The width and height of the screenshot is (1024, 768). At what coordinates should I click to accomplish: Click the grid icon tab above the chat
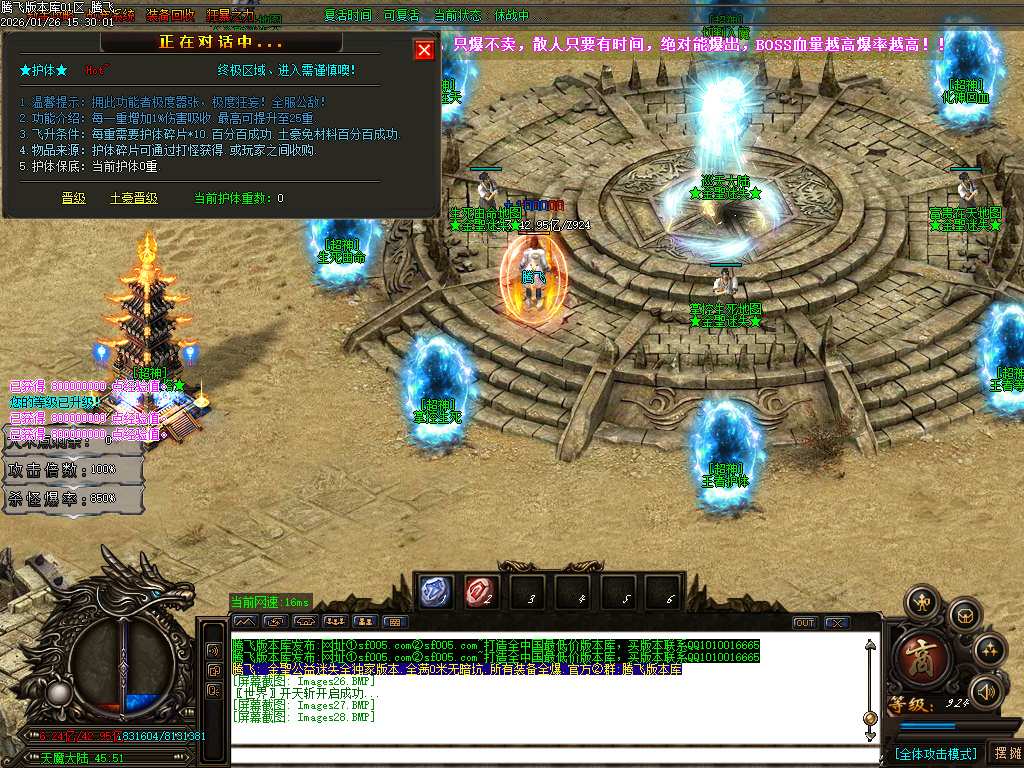coord(395,622)
